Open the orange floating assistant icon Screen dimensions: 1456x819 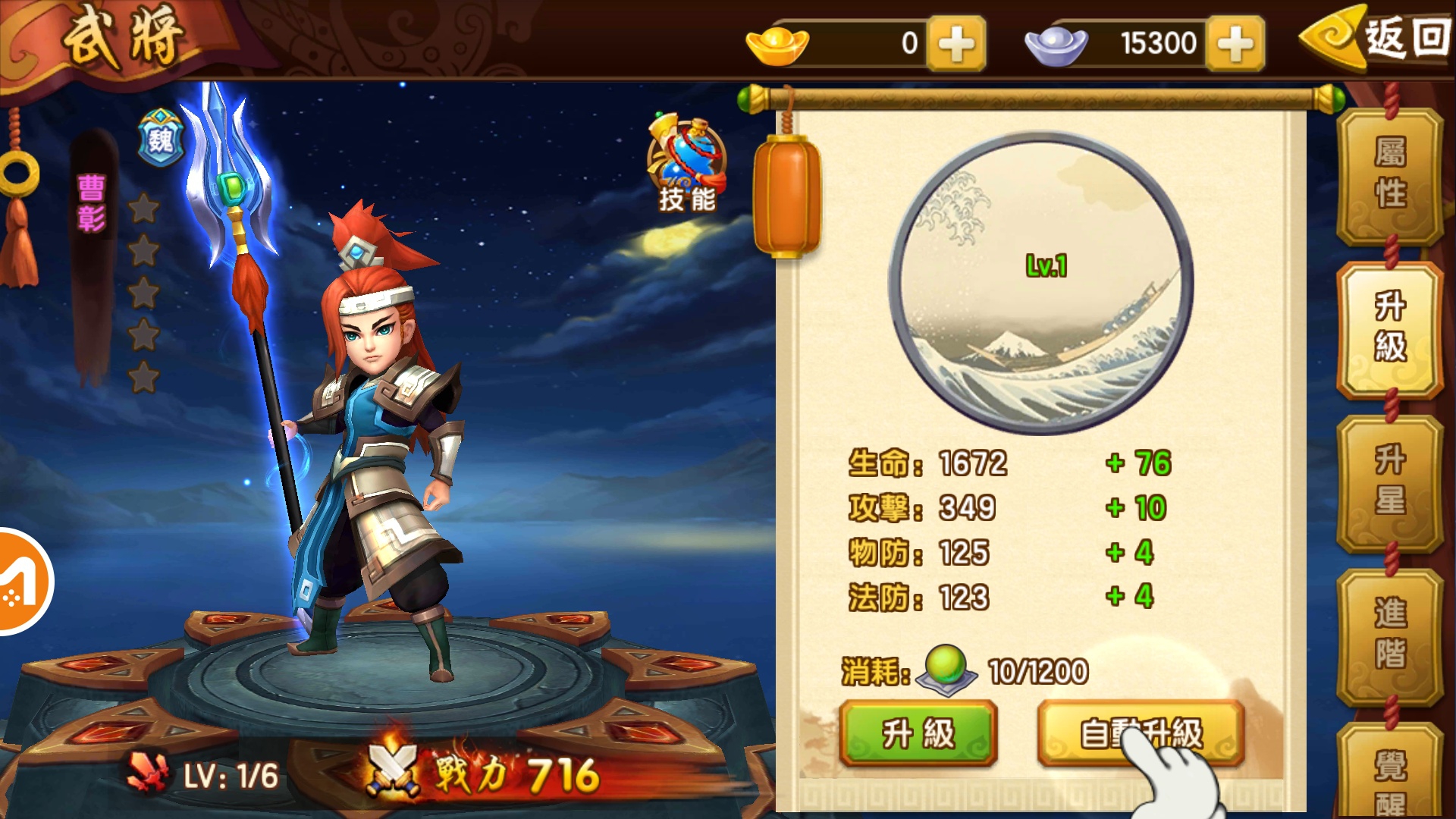click(x=21, y=582)
